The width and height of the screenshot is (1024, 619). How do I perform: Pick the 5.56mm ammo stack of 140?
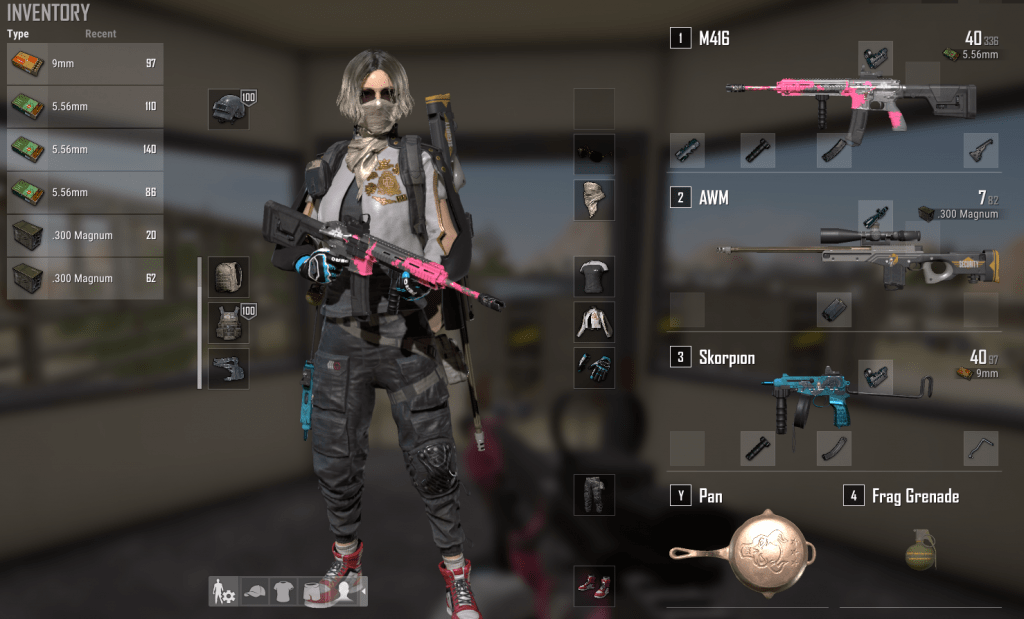pos(85,150)
